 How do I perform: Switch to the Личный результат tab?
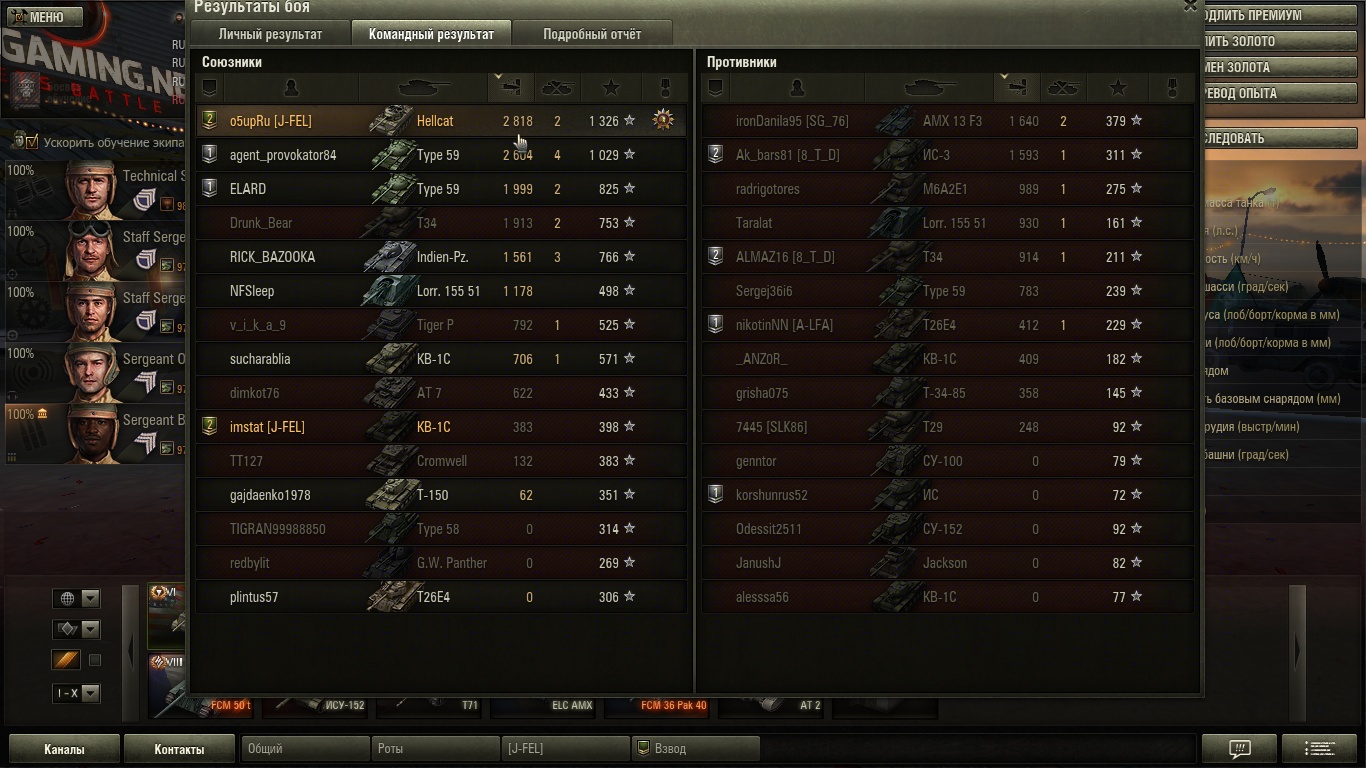[x=270, y=34]
